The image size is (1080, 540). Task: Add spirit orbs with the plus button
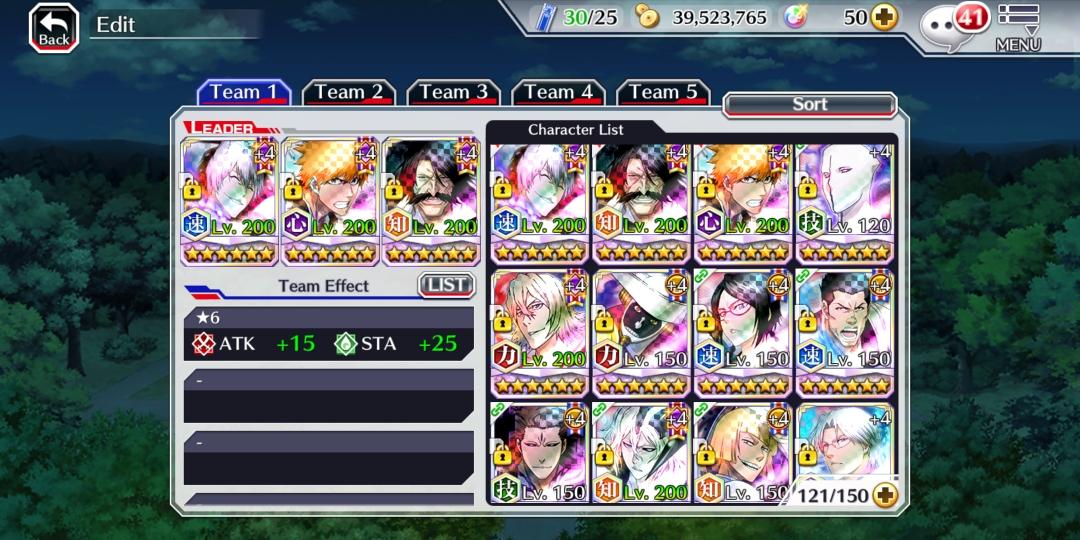[883, 17]
